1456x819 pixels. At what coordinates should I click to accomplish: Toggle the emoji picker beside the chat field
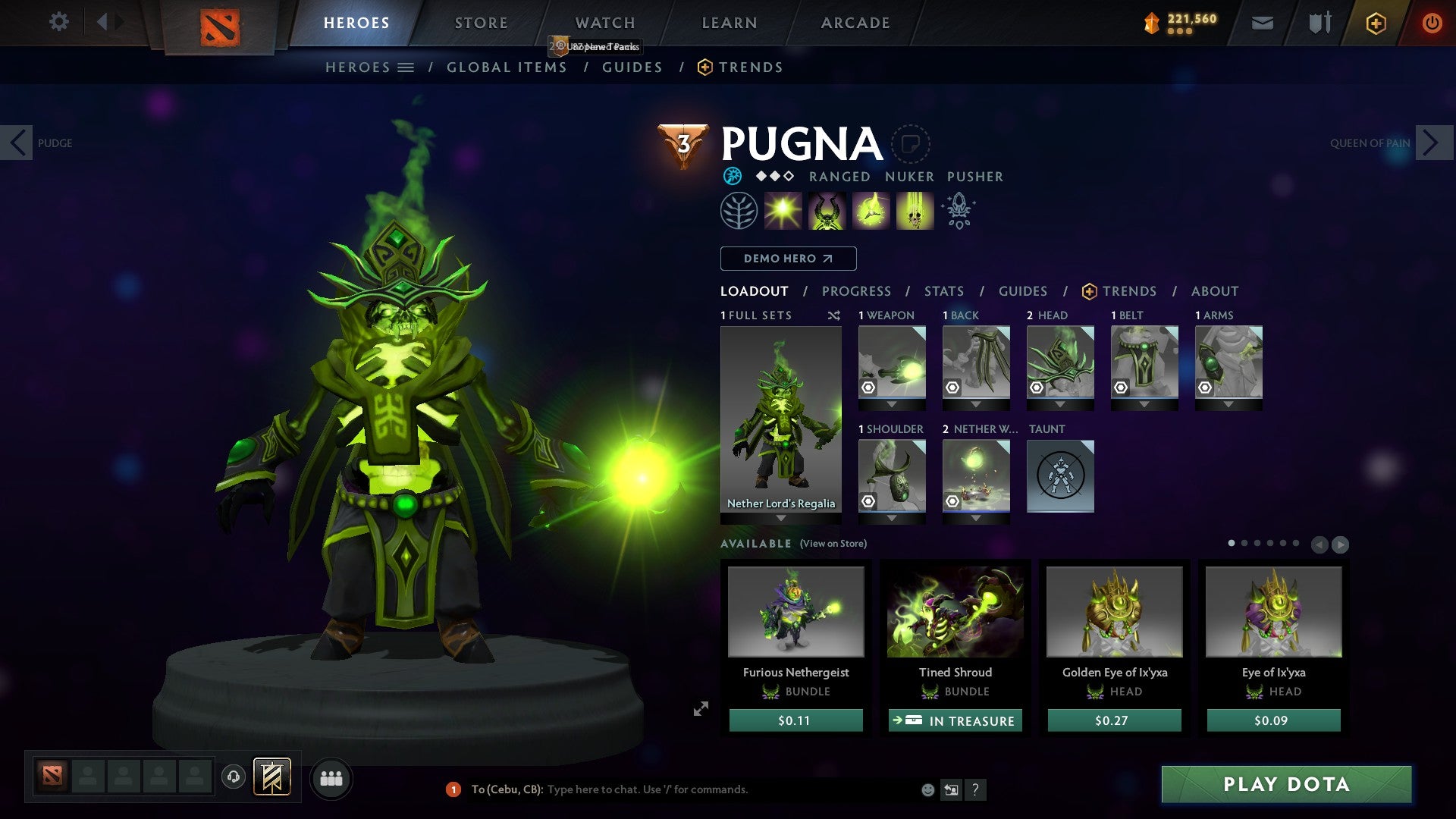coord(927,789)
